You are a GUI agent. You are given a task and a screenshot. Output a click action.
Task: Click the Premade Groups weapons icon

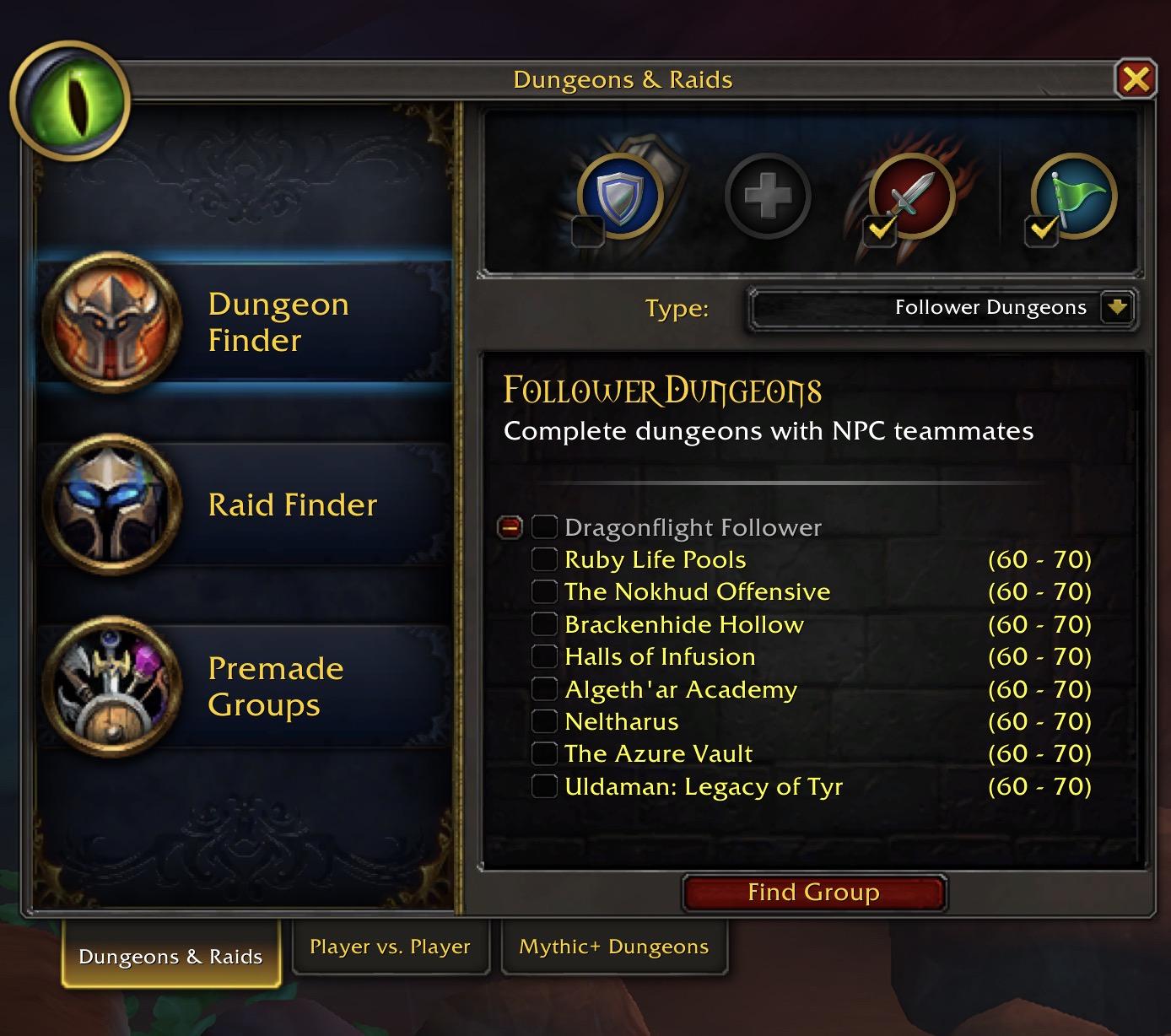tap(115, 686)
